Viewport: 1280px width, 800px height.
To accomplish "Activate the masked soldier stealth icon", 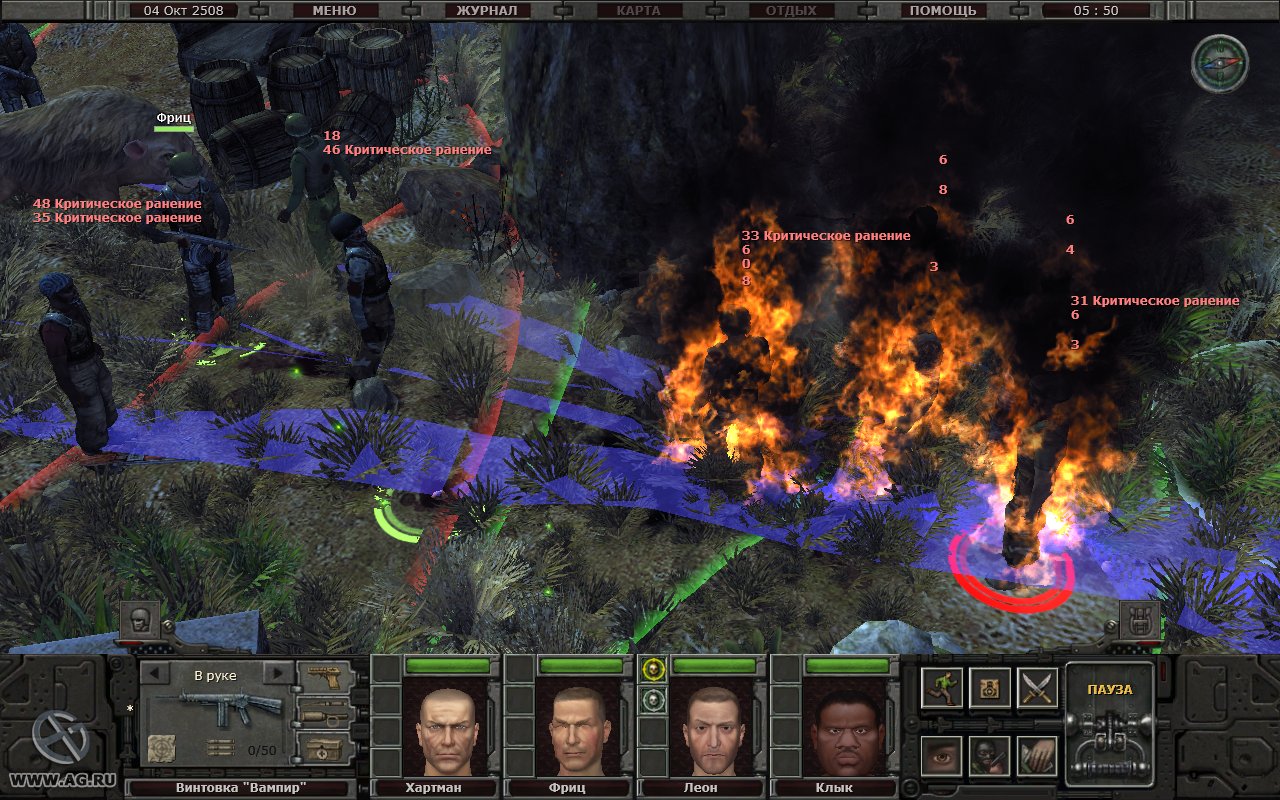I will pyautogui.click(x=989, y=756).
